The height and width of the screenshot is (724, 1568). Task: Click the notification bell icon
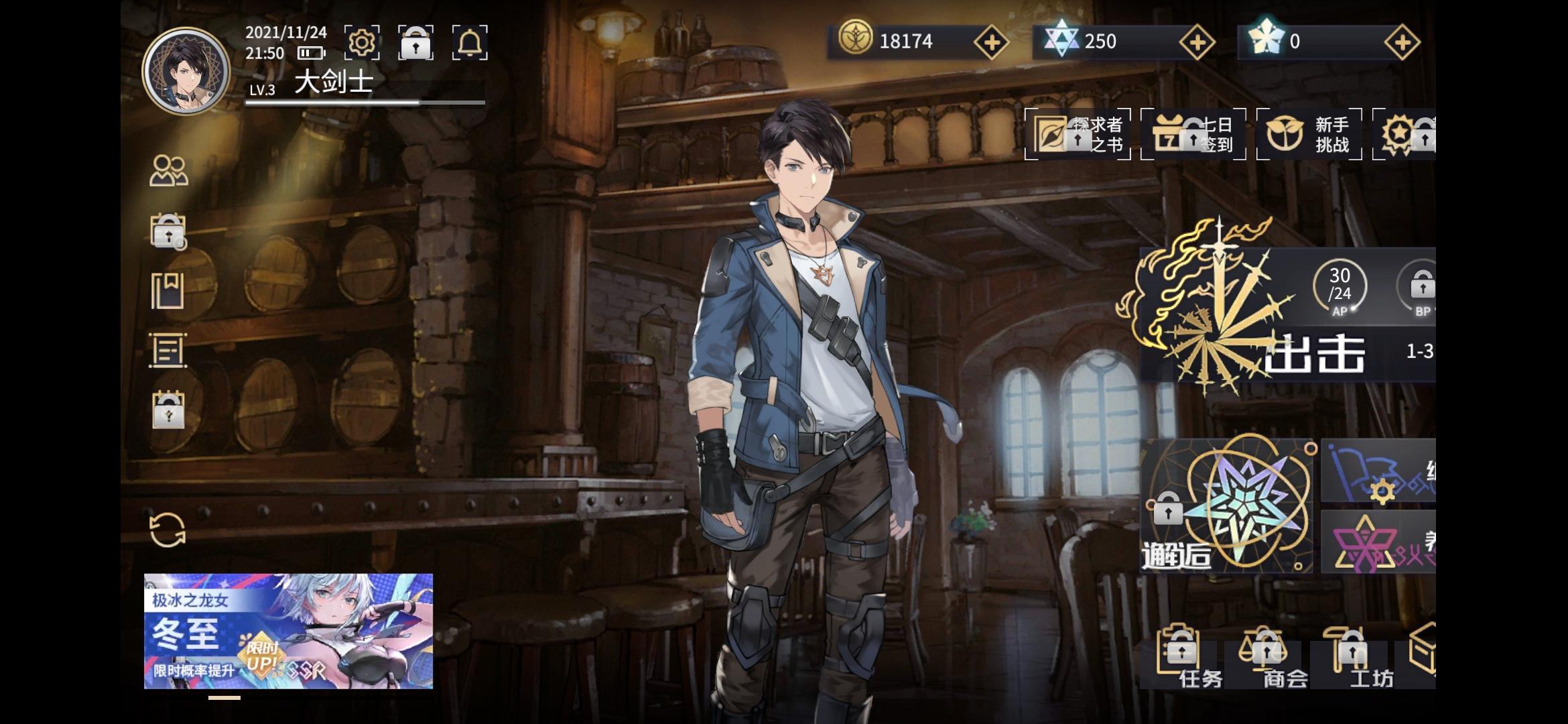[470, 42]
